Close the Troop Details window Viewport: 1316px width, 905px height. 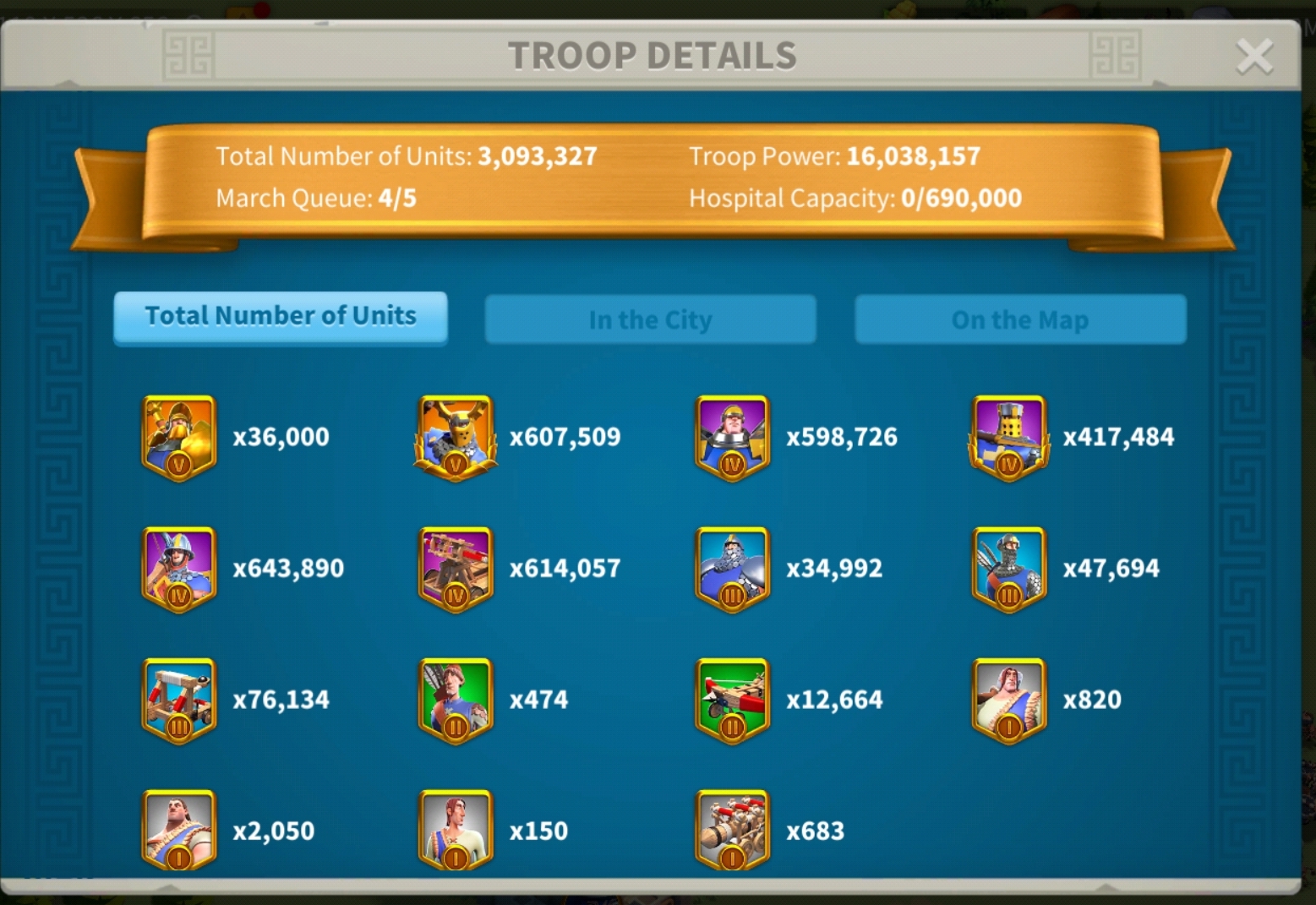(x=1254, y=56)
